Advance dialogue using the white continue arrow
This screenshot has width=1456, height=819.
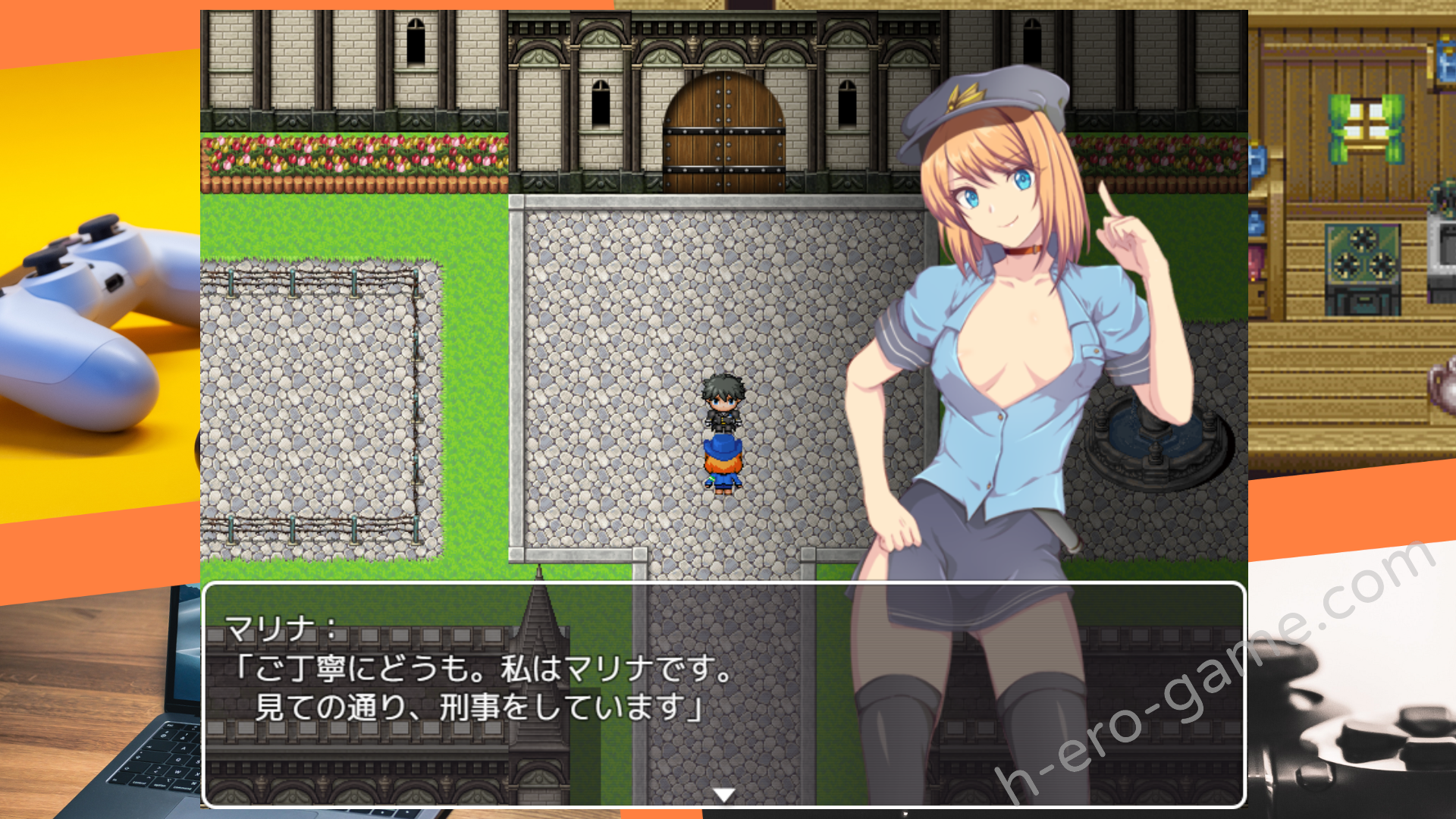point(724,794)
